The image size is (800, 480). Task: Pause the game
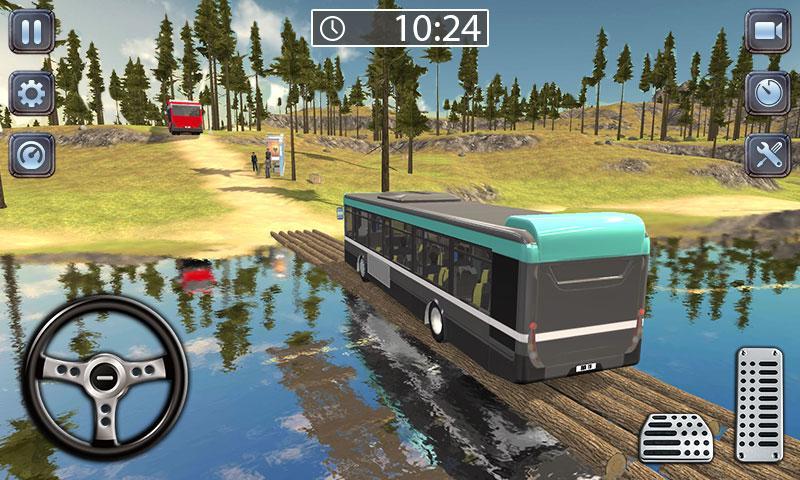(31, 31)
